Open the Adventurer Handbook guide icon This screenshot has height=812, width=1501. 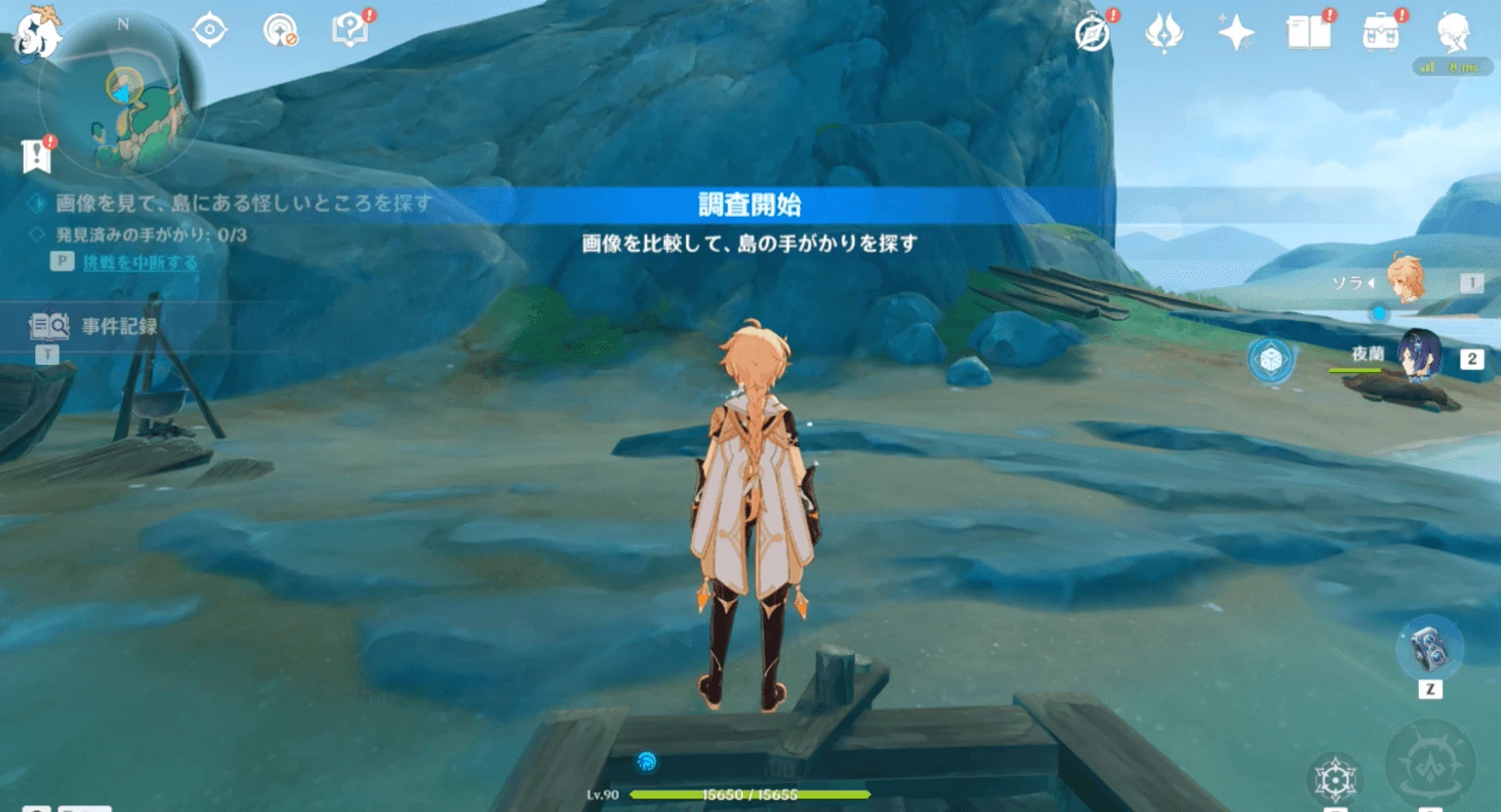351,28
